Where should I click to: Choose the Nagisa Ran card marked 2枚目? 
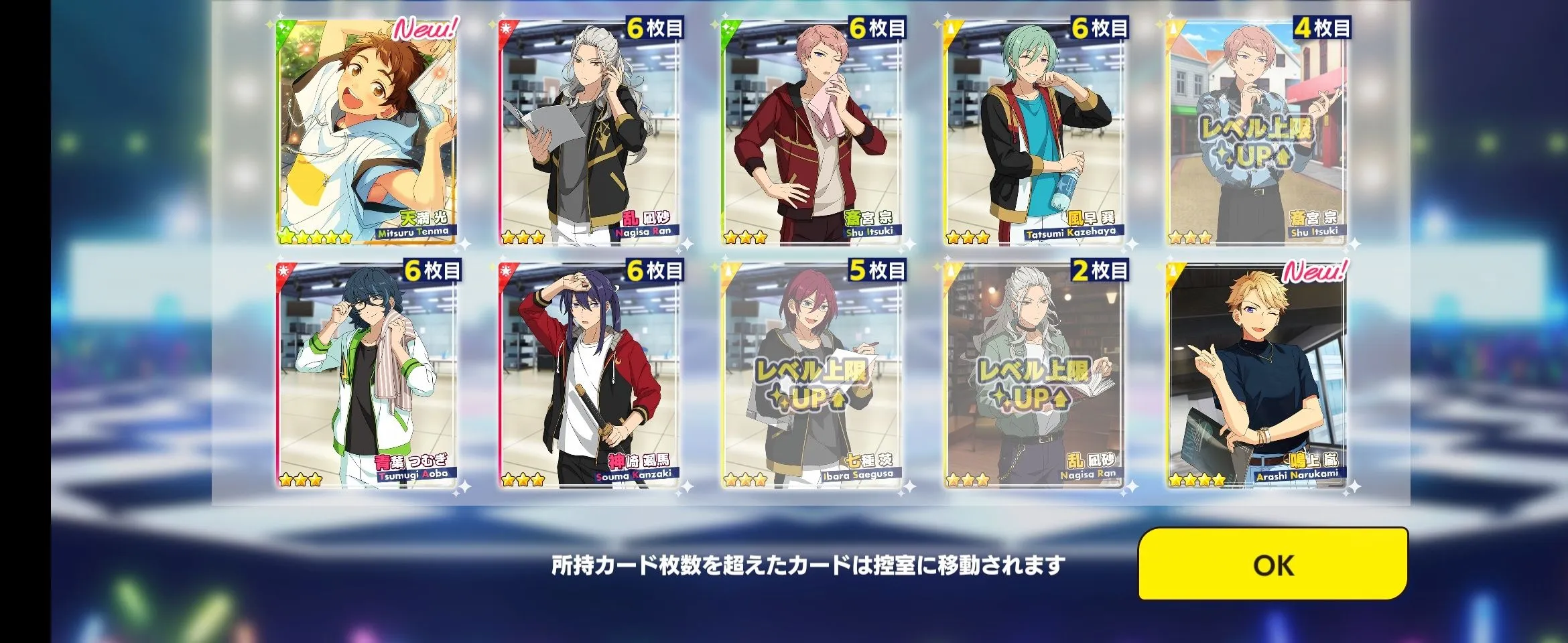point(1034,375)
